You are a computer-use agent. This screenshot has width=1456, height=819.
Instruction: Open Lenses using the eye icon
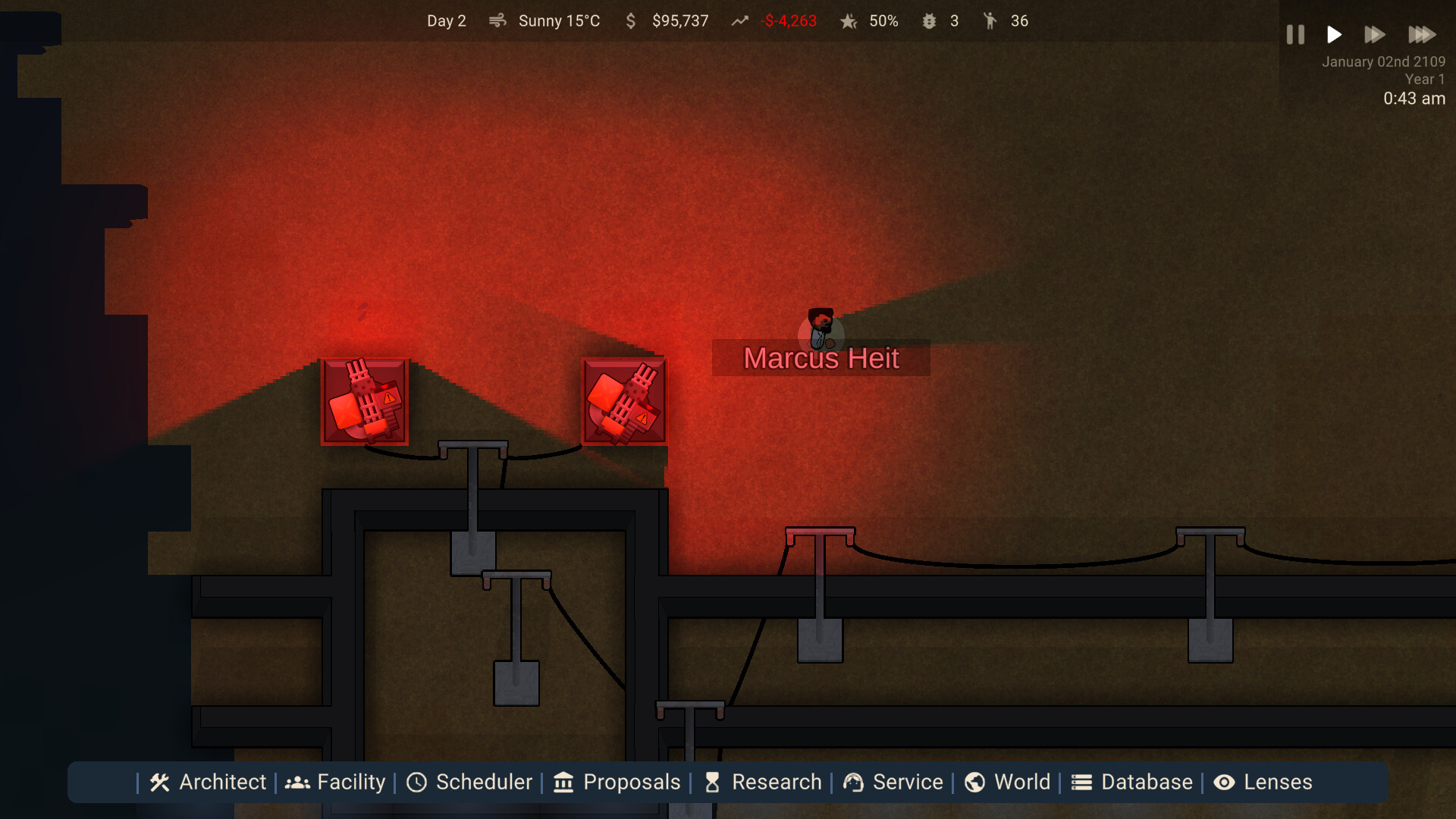click(1224, 782)
